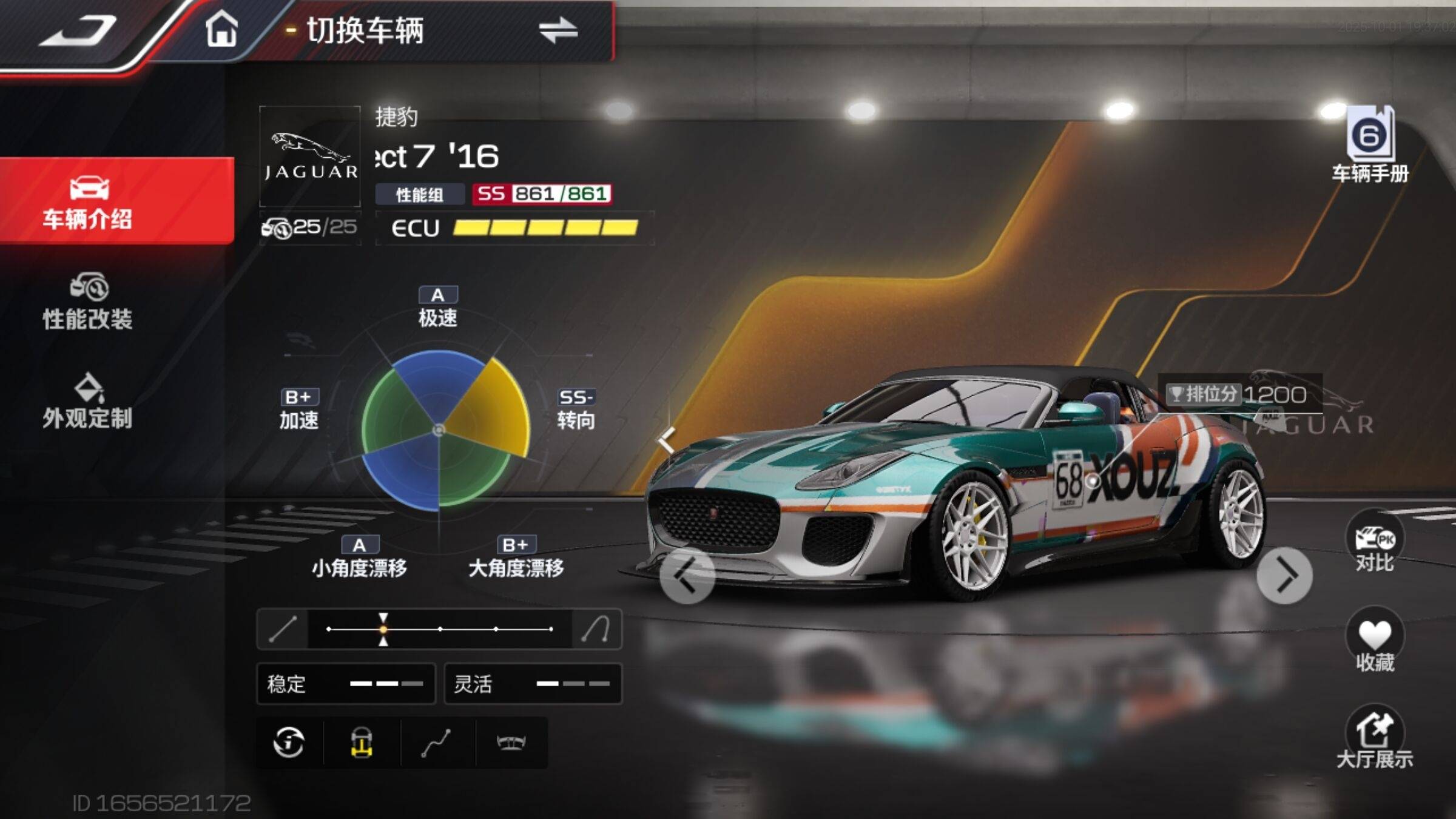Select the 稳定 stability setting
1456x819 pixels.
point(346,684)
